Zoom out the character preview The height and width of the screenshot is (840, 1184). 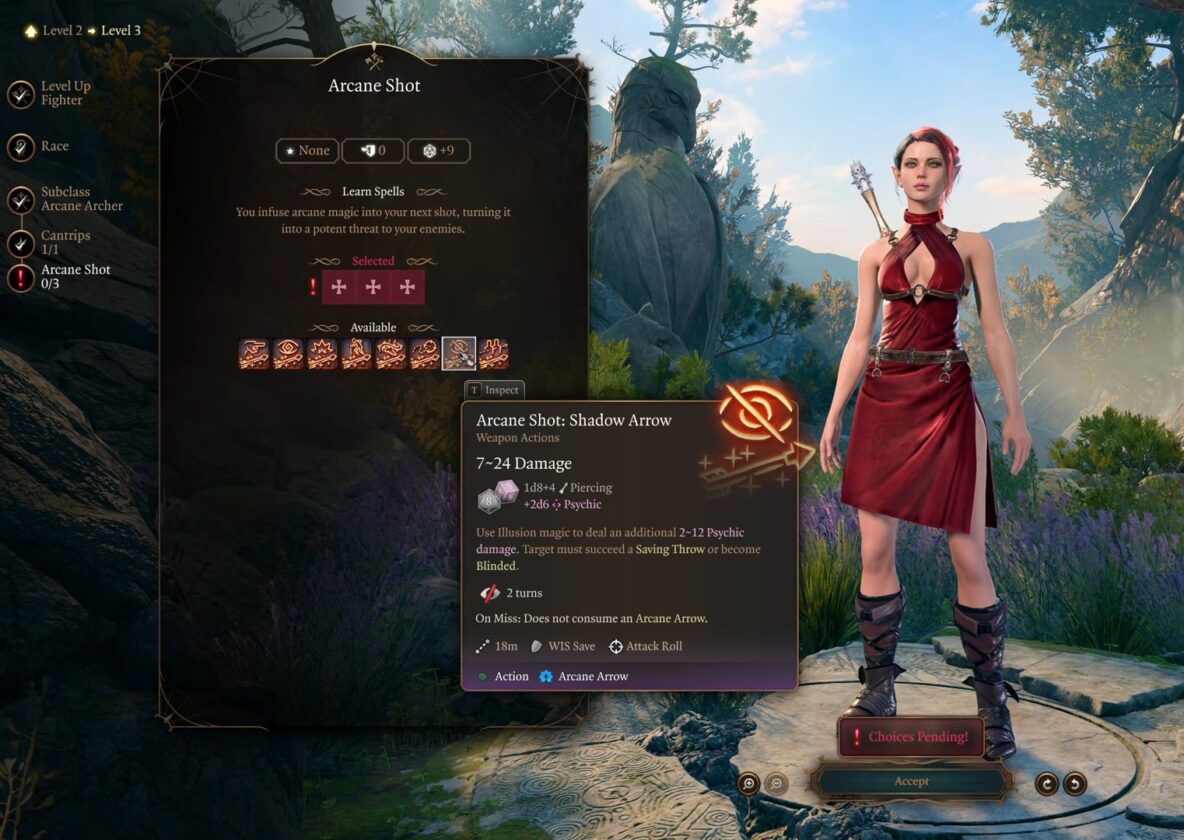pyautogui.click(x=776, y=783)
